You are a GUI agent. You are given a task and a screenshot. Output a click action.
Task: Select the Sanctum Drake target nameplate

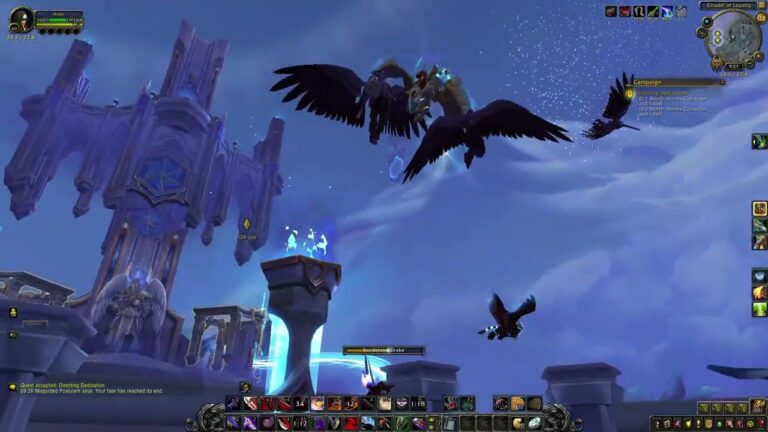point(383,350)
